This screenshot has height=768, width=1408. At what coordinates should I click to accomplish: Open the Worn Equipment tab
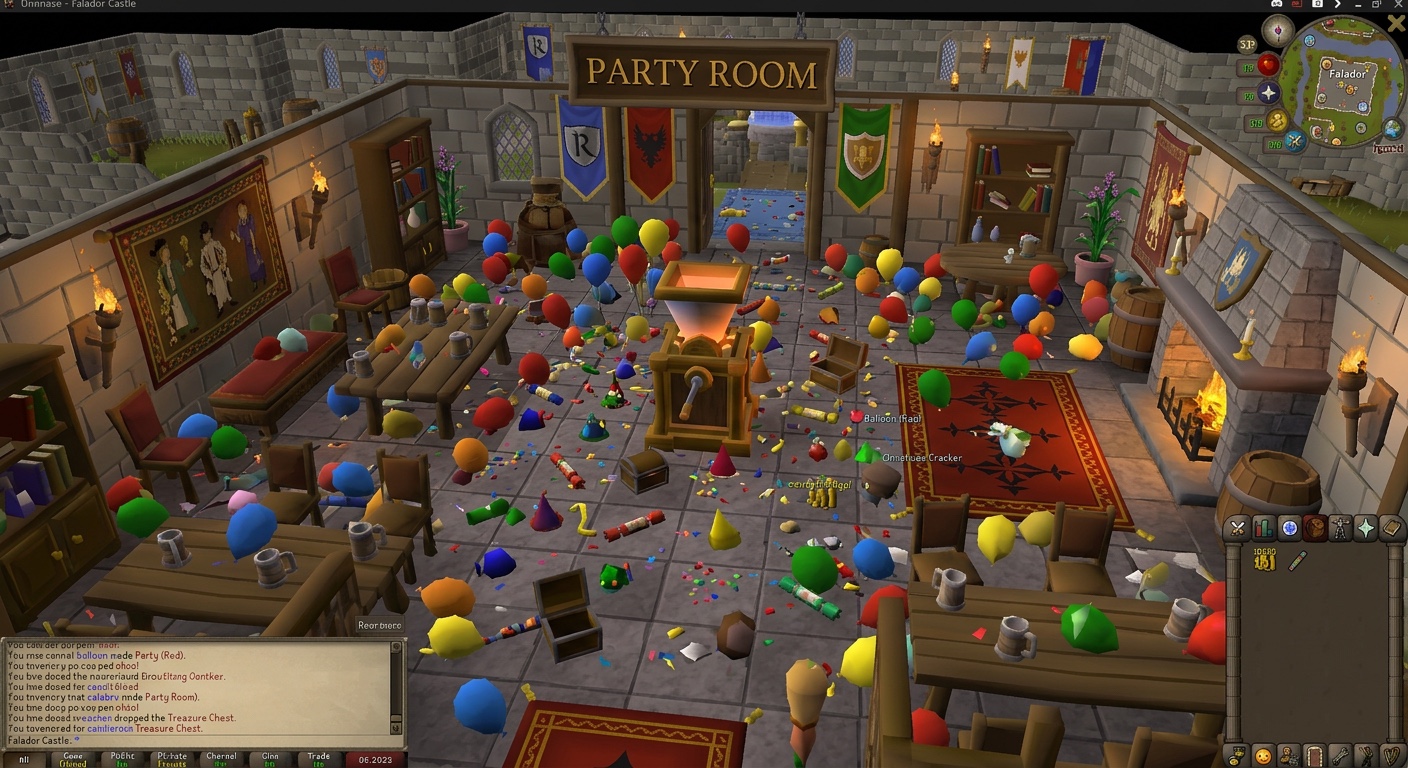(1340, 527)
